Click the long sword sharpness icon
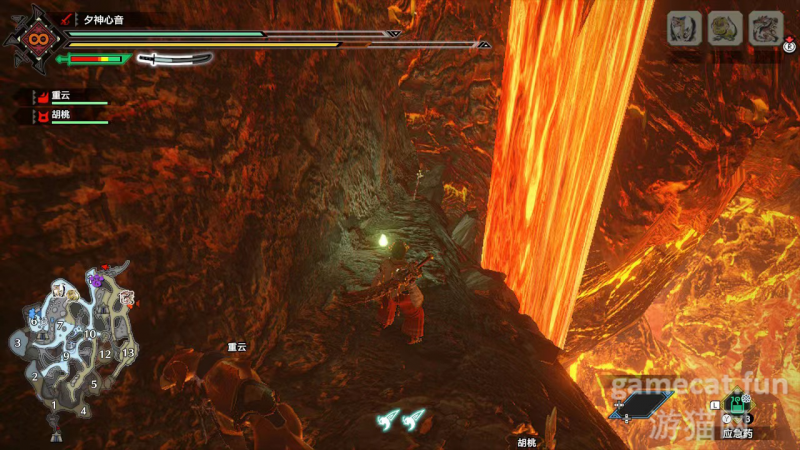 point(175,59)
